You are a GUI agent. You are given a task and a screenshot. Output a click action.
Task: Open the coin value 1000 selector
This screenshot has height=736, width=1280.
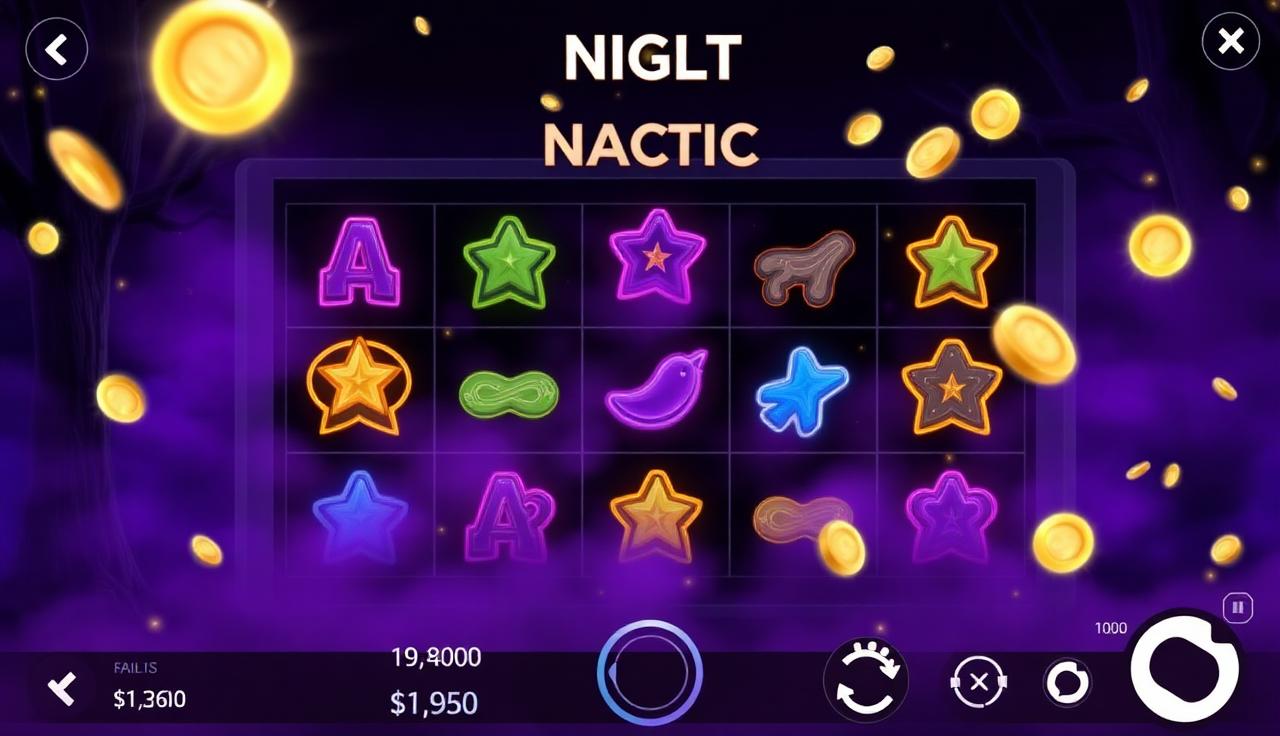pyautogui.click(x=1110, y=628)
